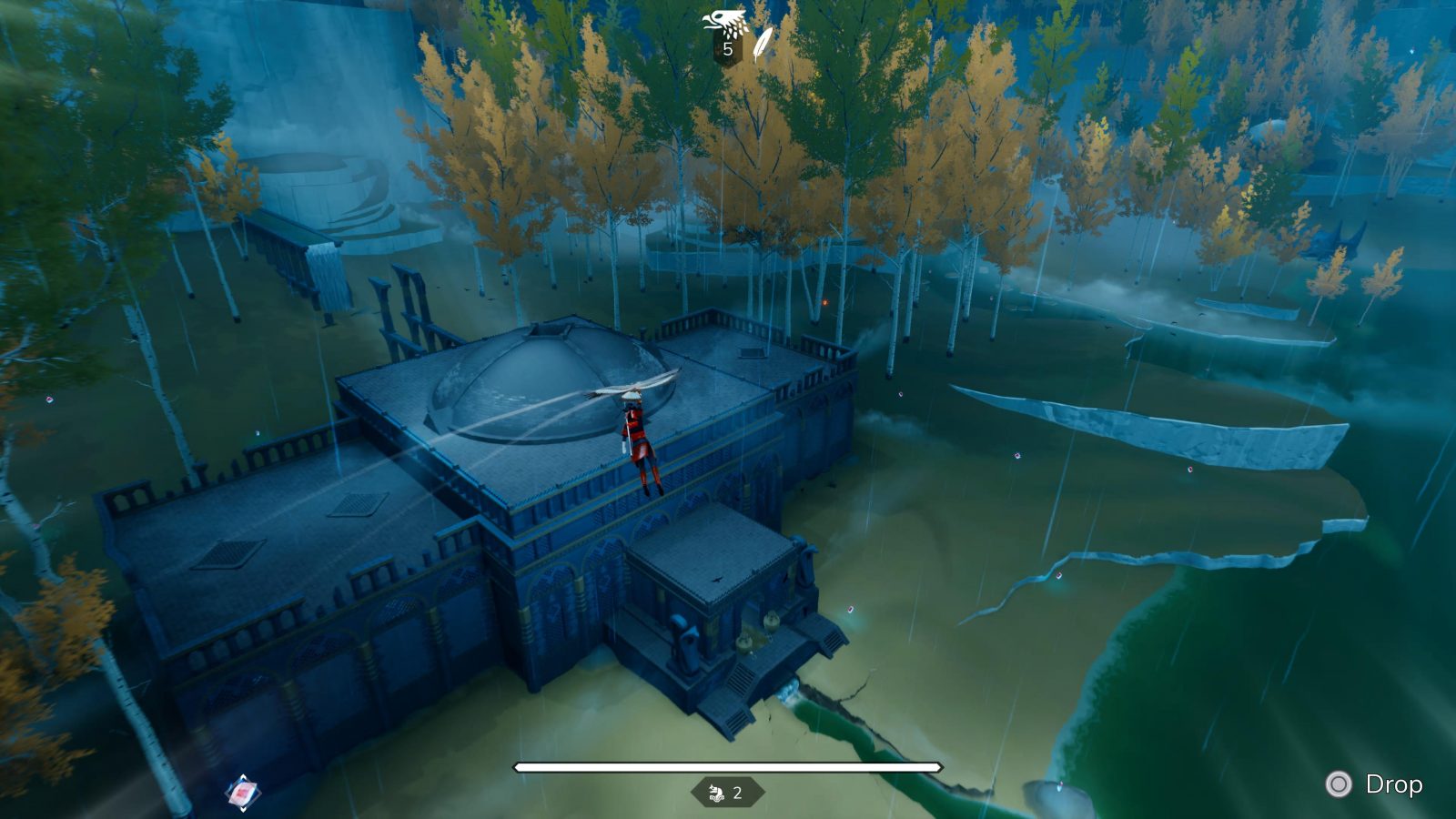This screenshot has width=1456, height=819.
Task: Click the white stamina bar at the bottom
Action: tap(728, 767)
